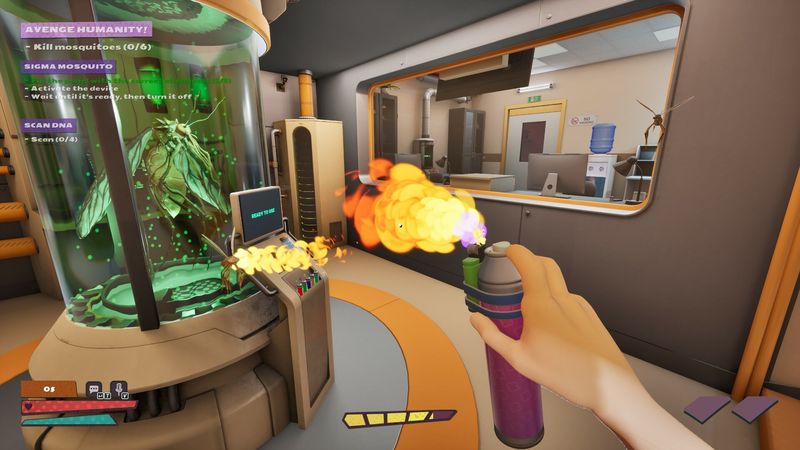Toggle the microphone voice chat icon
Image resolution: width=800 pixels, height=450 pixels.
point(119,388)
